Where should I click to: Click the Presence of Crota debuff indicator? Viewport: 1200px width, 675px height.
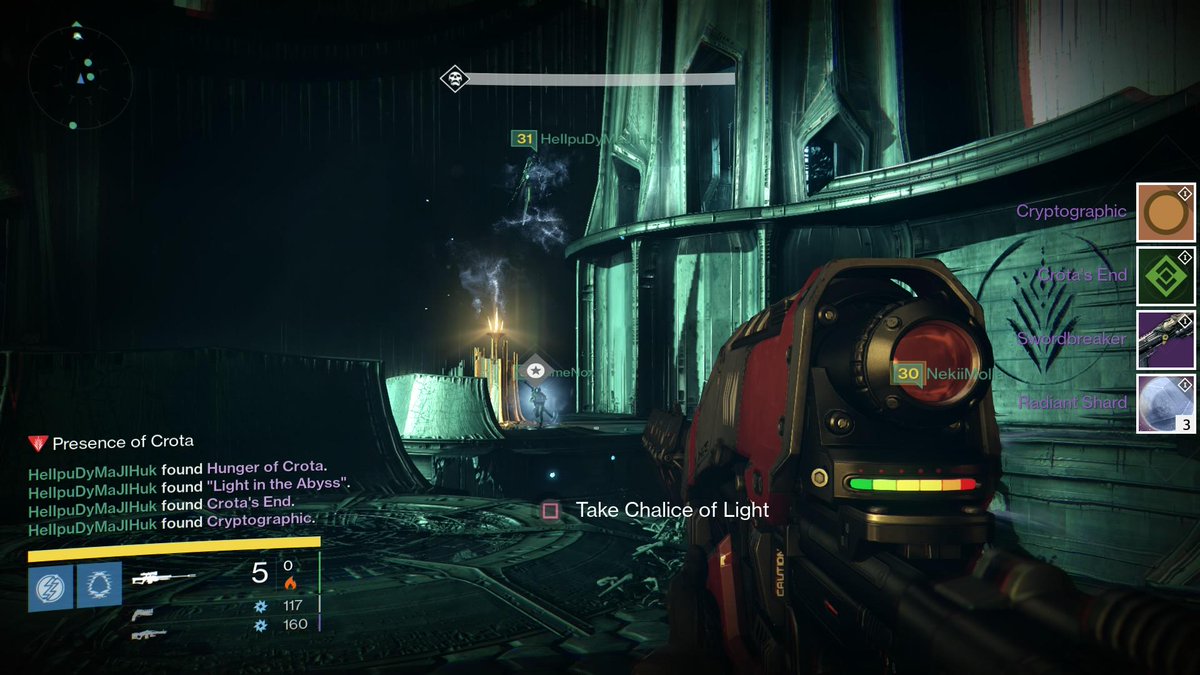pos(112,442)
